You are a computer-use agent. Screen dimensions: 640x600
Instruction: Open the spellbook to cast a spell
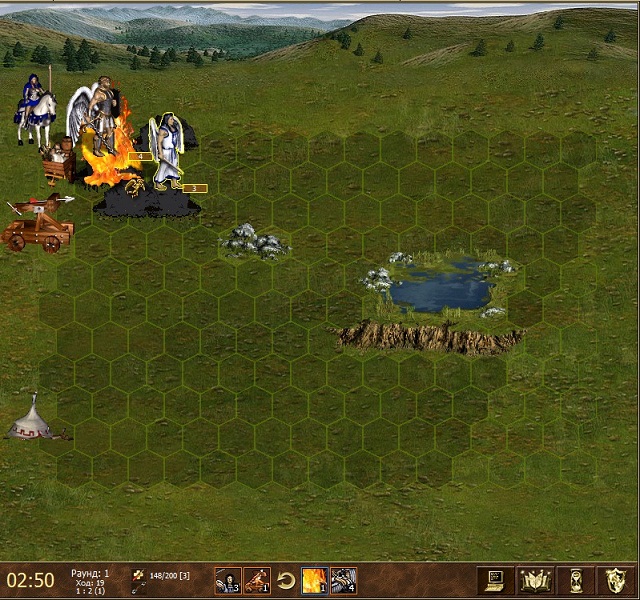point(531,580)
